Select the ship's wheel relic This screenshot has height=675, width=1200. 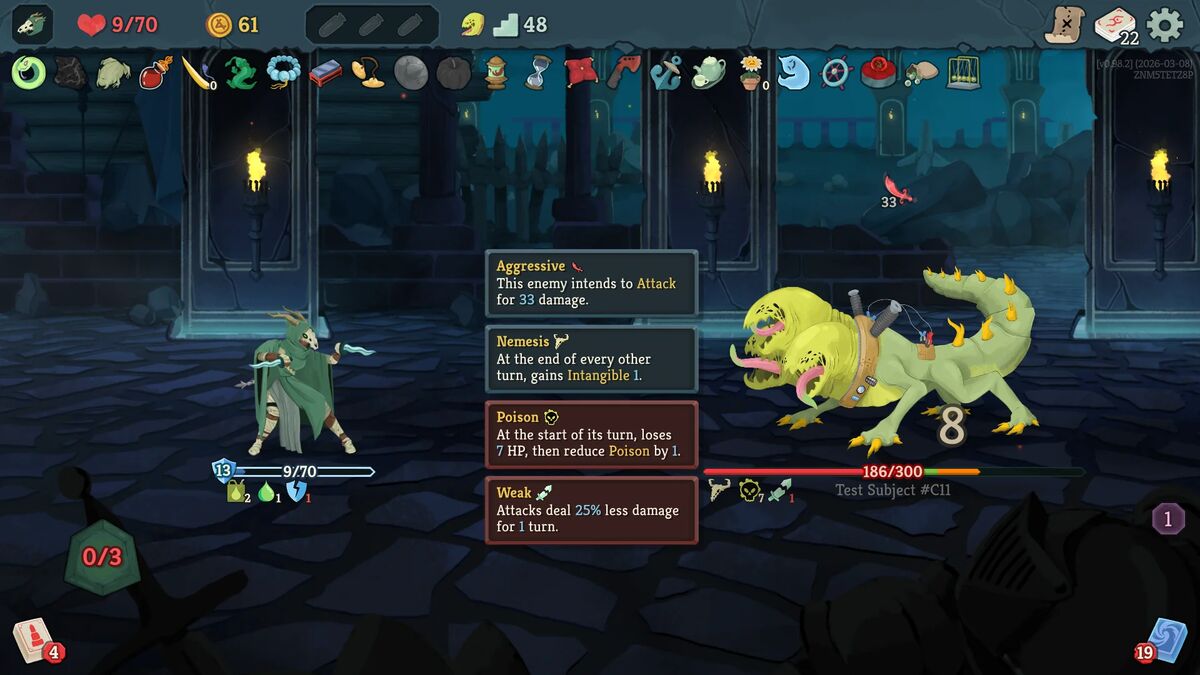point(835,72)
